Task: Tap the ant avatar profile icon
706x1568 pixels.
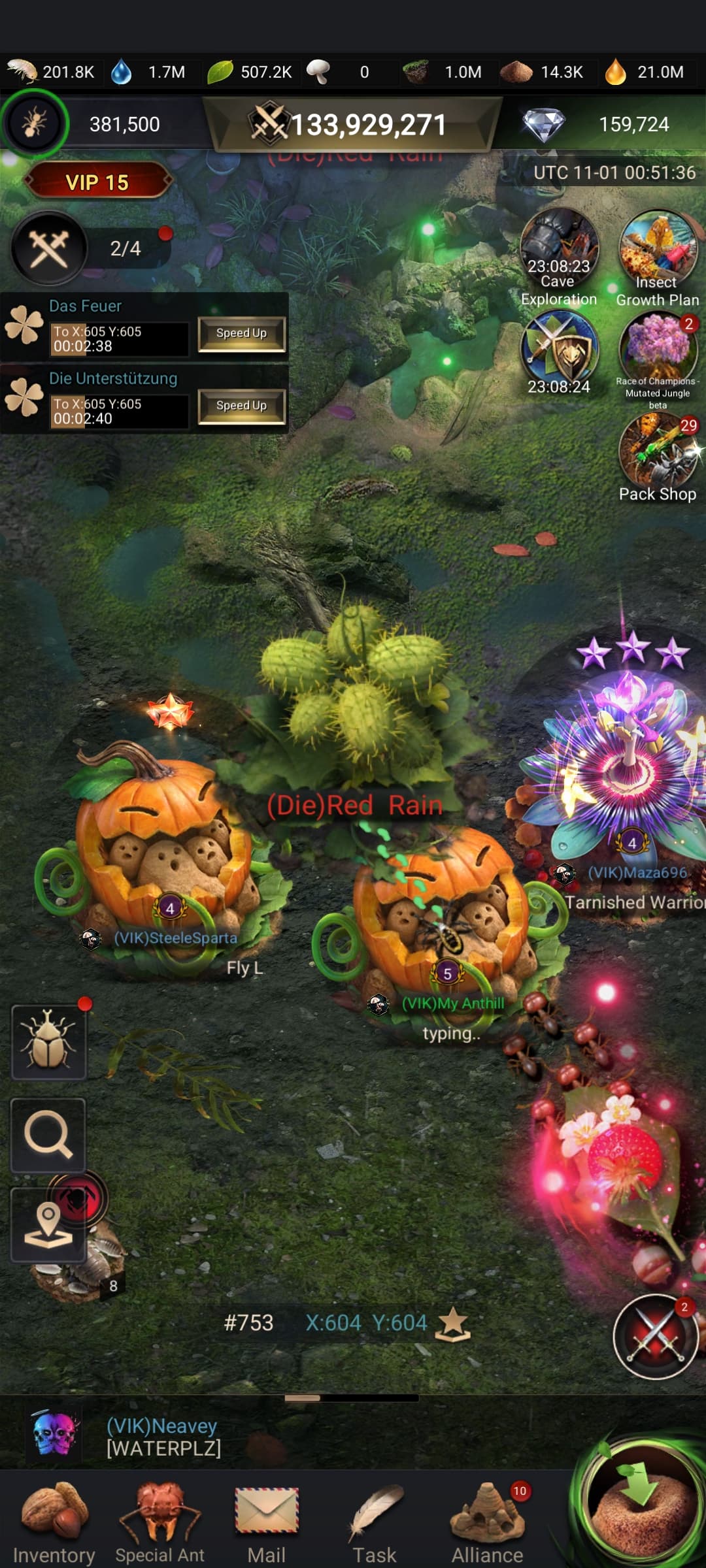Action: tap(34, 123)
